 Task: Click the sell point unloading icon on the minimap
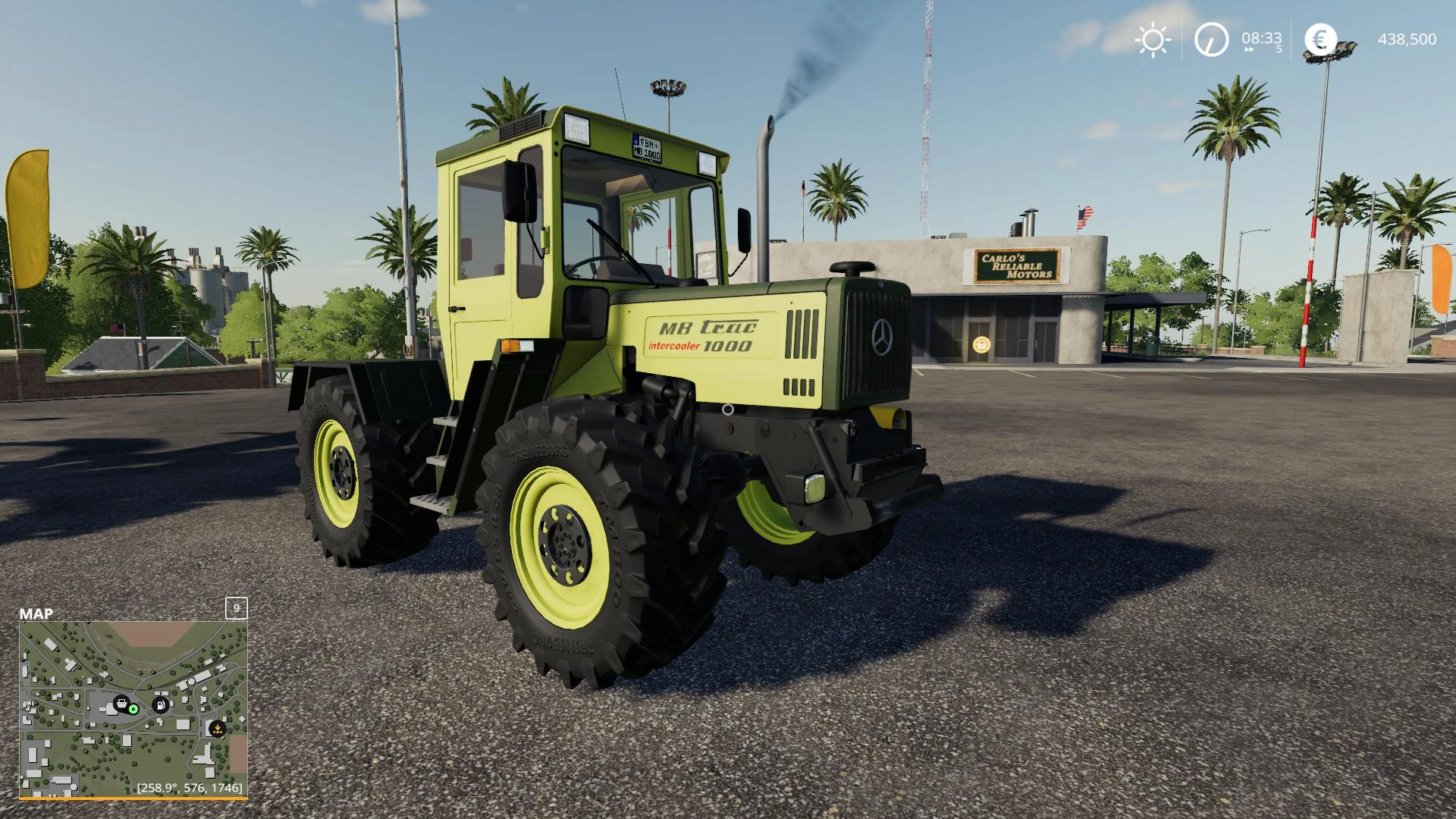tap(218, 730)
